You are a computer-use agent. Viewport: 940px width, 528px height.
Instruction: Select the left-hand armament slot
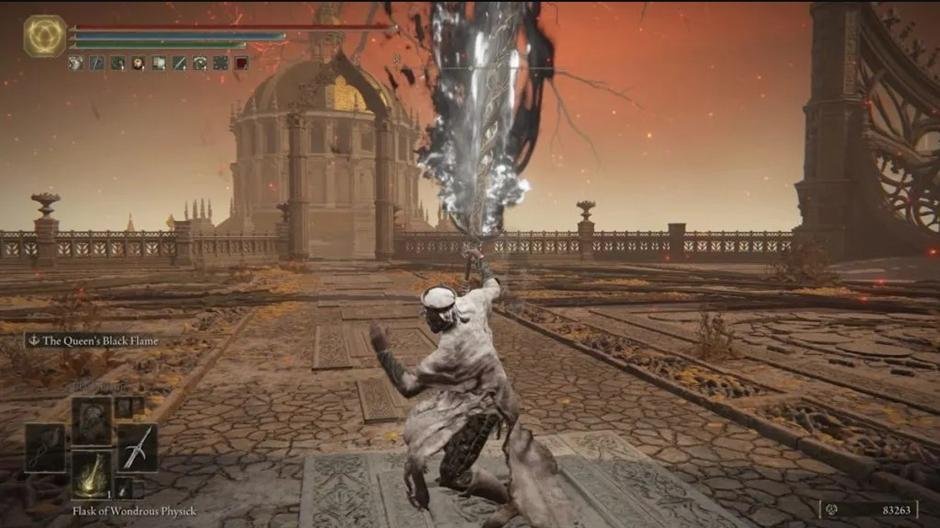coord(45,447)
